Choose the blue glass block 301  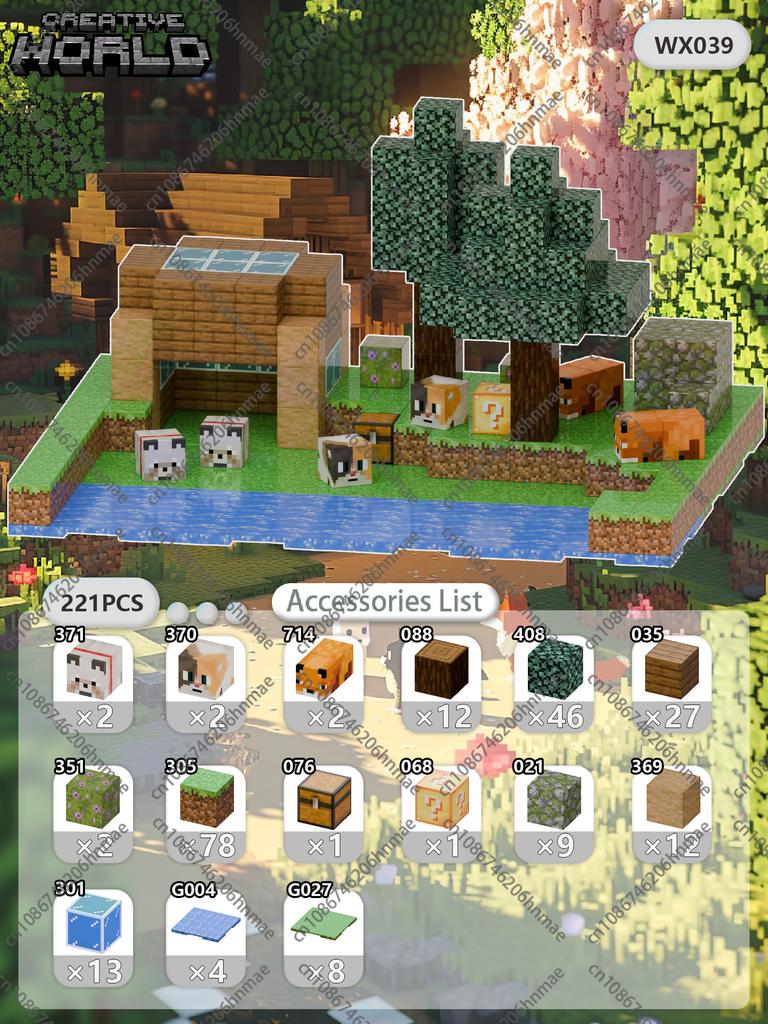[x=92, y=937]
